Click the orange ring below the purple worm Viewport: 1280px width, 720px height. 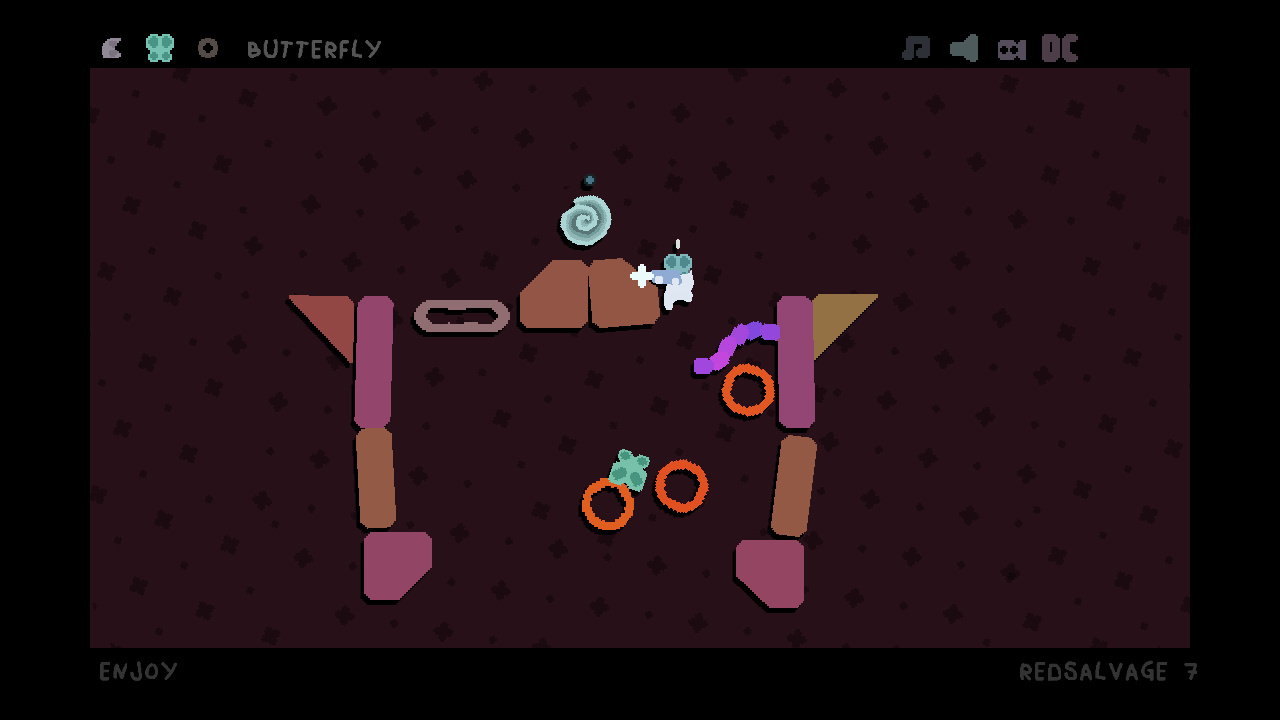[x=746, y=392]
